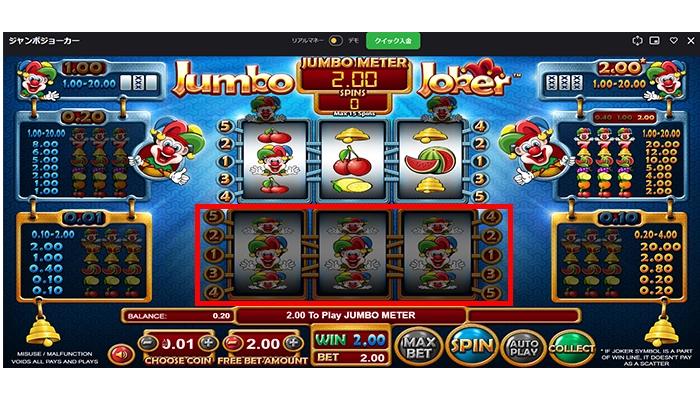The width and height of the screenshot is (700, 400).
Task: Open the picture-in-picture window icon
Action: point(654,41)
